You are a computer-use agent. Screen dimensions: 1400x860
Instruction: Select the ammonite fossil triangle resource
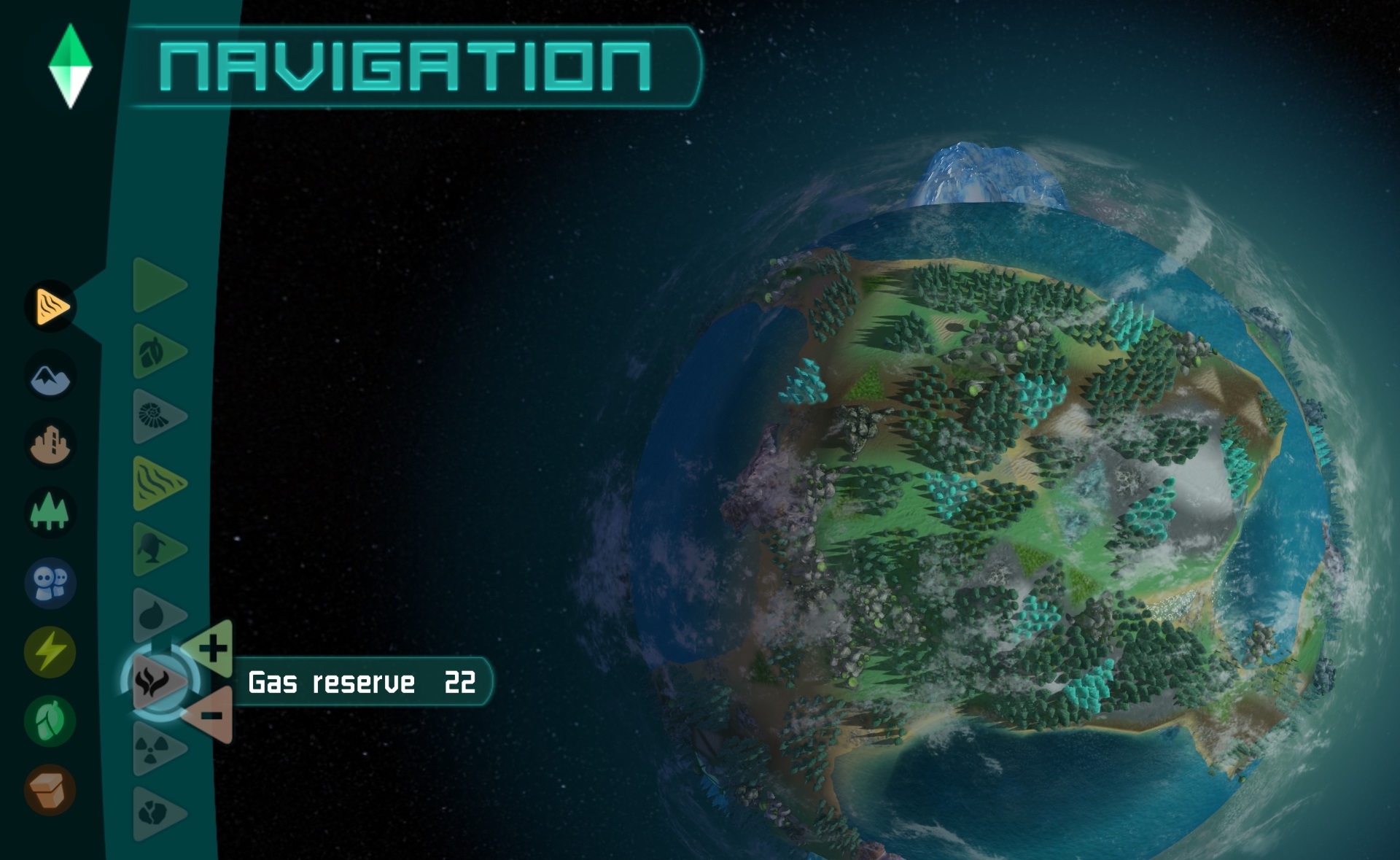pos(155,417)
